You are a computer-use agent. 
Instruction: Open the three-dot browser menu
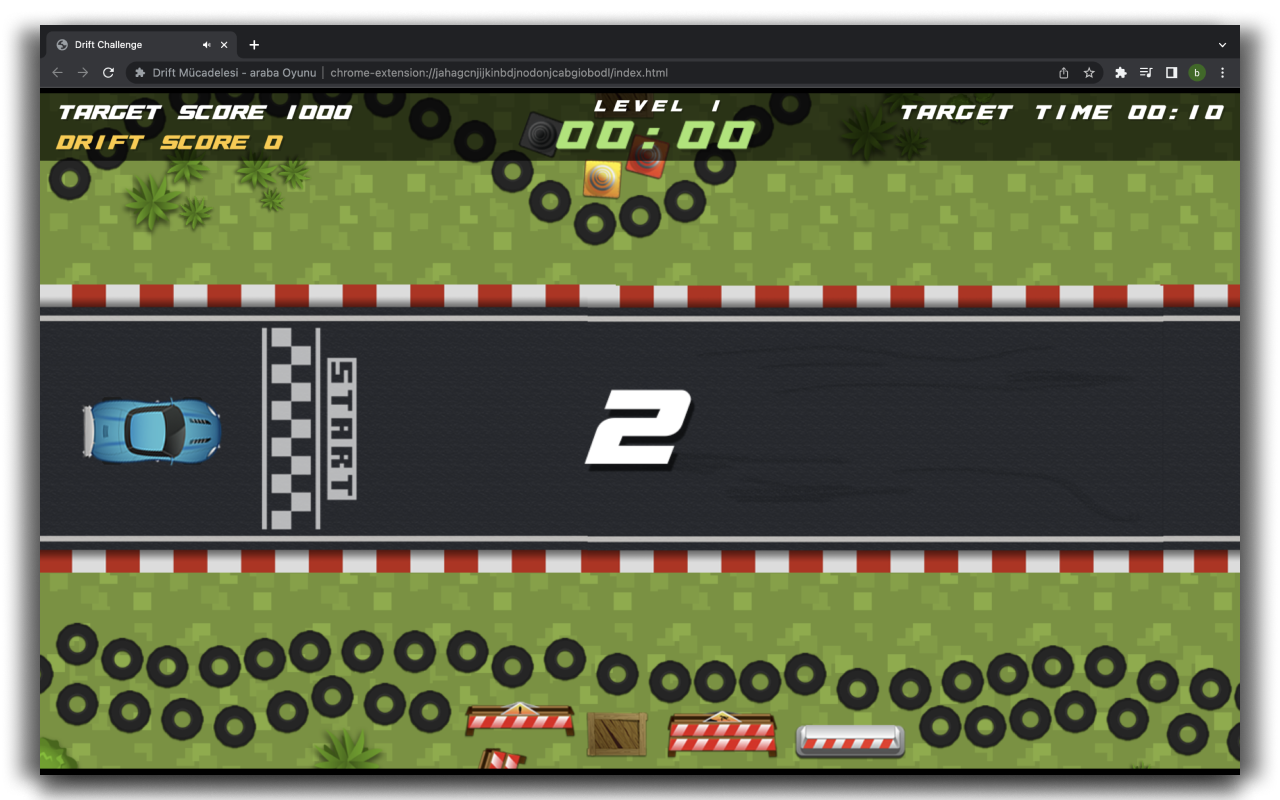pyautogui.click(x=1222, y=72)
